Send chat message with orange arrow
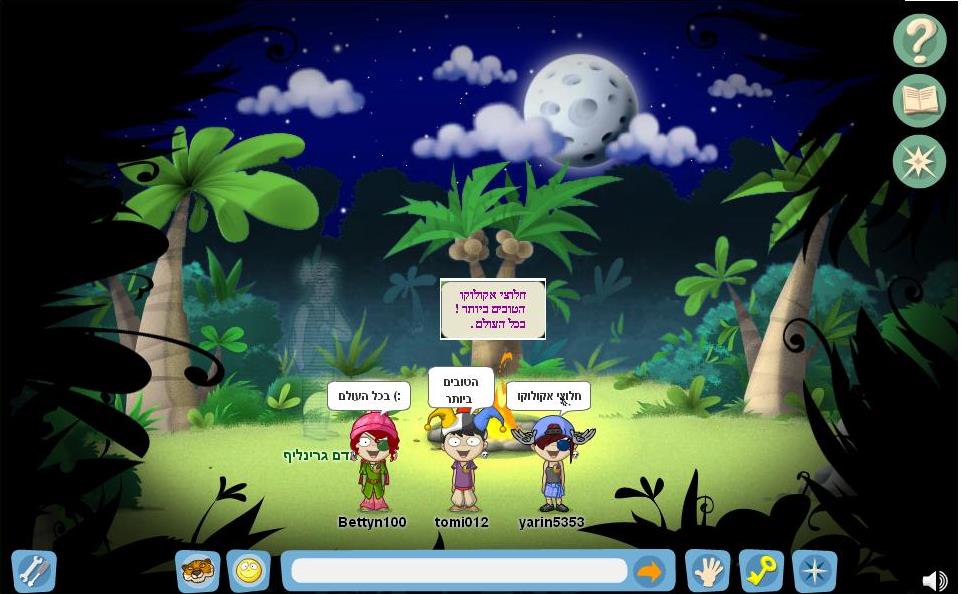Image resolution: width=961 pixels, height=594 pixels. pos(649,571)
